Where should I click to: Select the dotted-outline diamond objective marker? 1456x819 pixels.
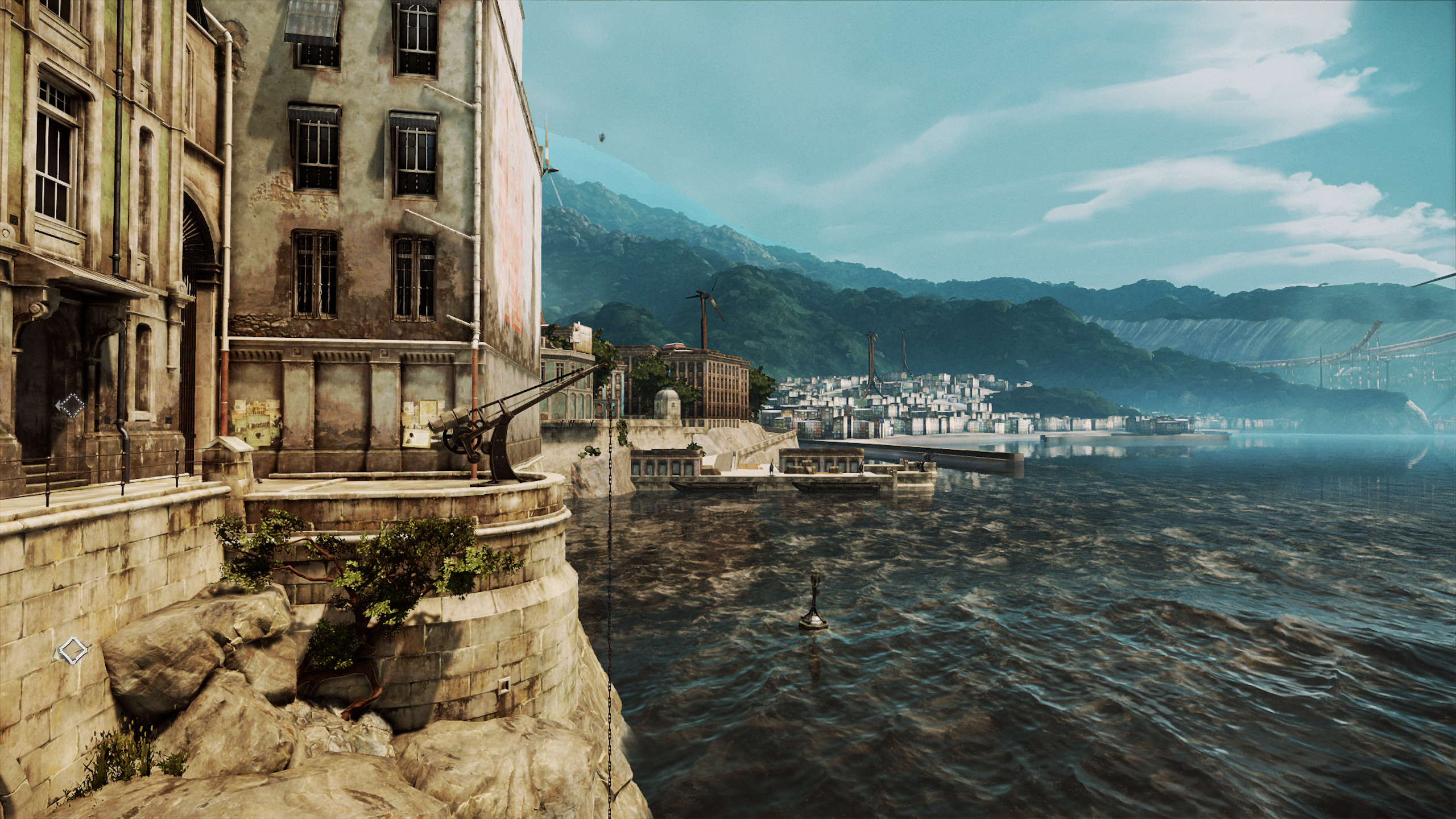tap(72, 406)
